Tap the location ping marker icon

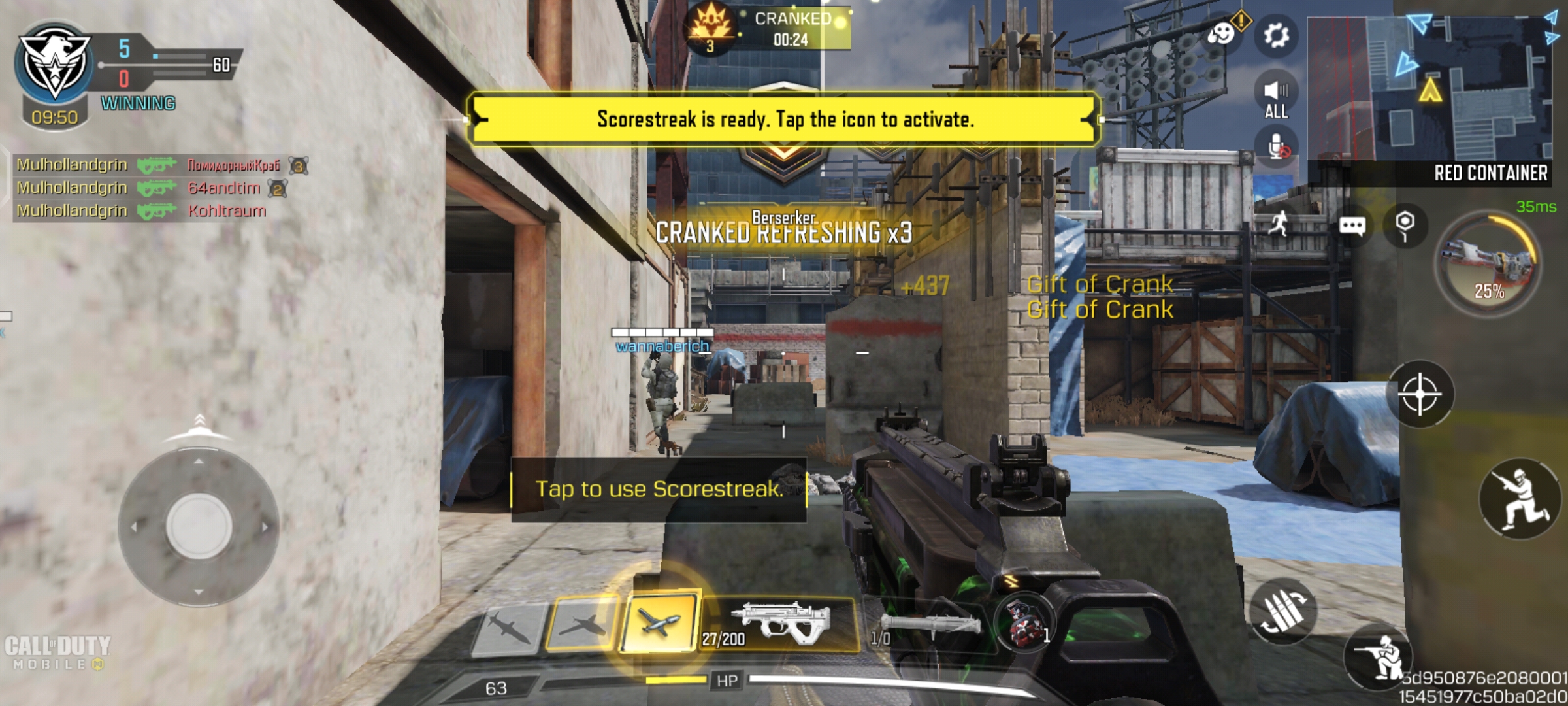point(1405,226)
